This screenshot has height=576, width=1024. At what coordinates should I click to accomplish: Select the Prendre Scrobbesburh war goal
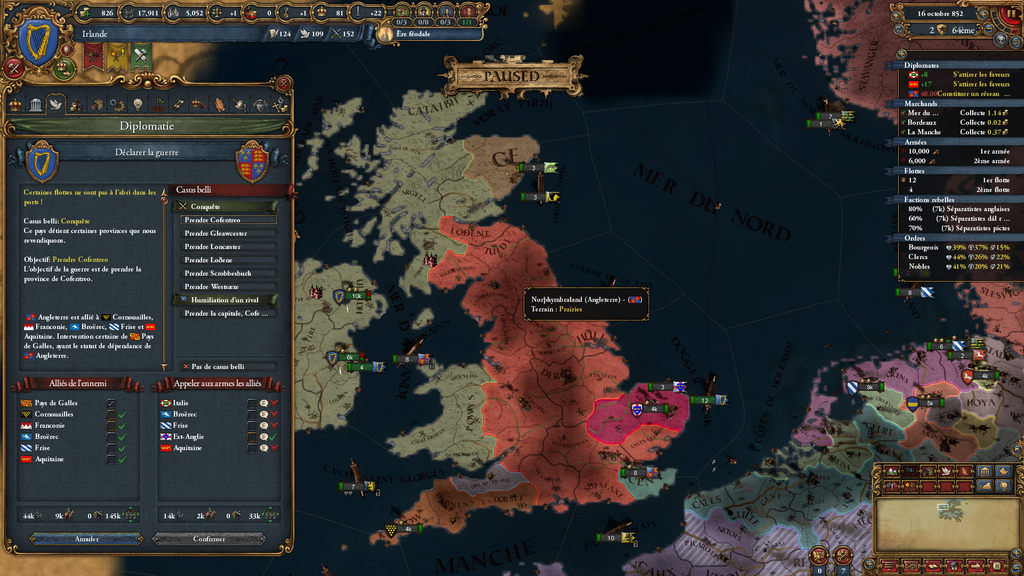point(229,273)
